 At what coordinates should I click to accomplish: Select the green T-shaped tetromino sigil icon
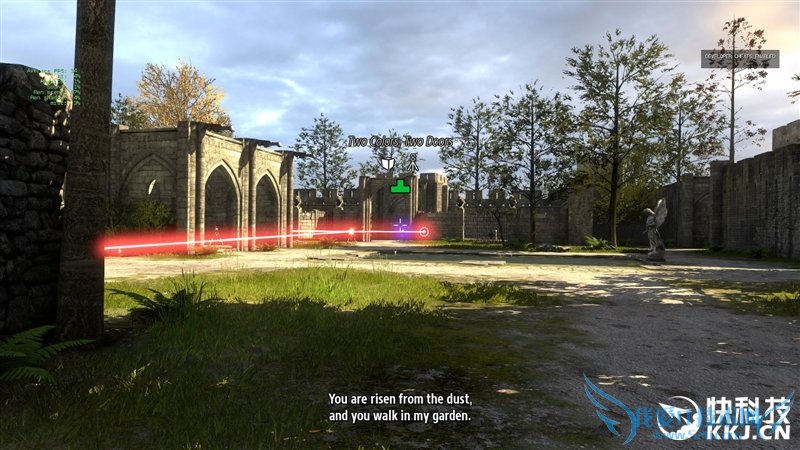click(x=400, y=186)
